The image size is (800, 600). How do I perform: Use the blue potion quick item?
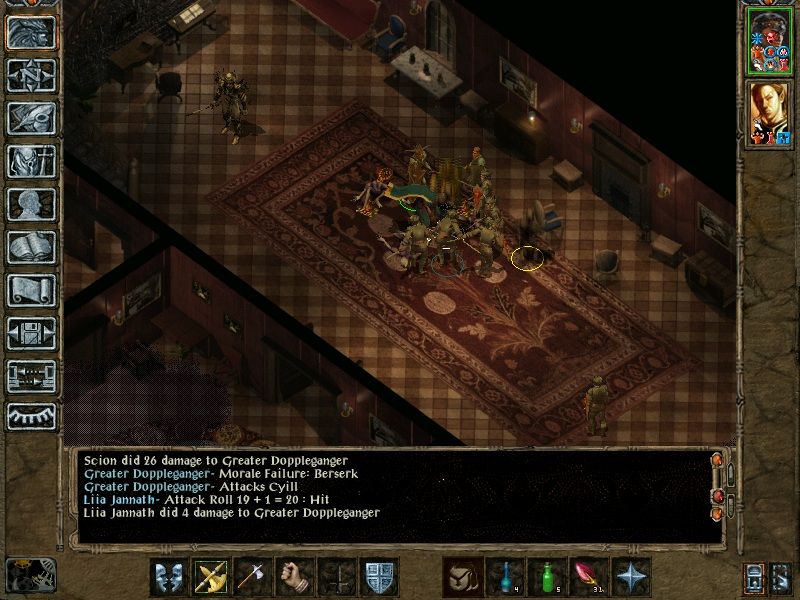tap(503, 577)
